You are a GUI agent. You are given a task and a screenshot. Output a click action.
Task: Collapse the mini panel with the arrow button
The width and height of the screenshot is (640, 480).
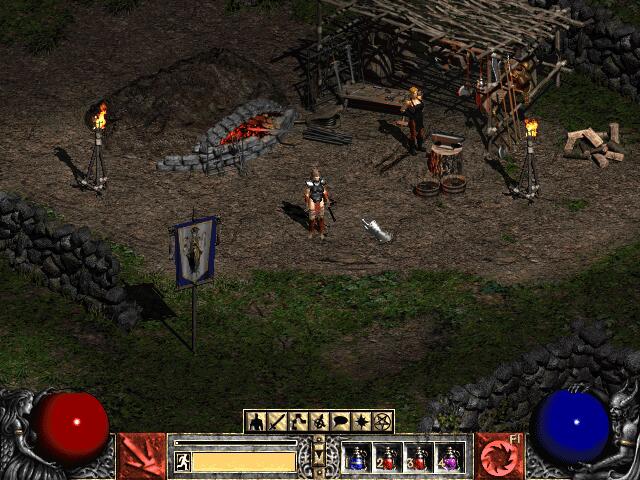coord(320,457)
